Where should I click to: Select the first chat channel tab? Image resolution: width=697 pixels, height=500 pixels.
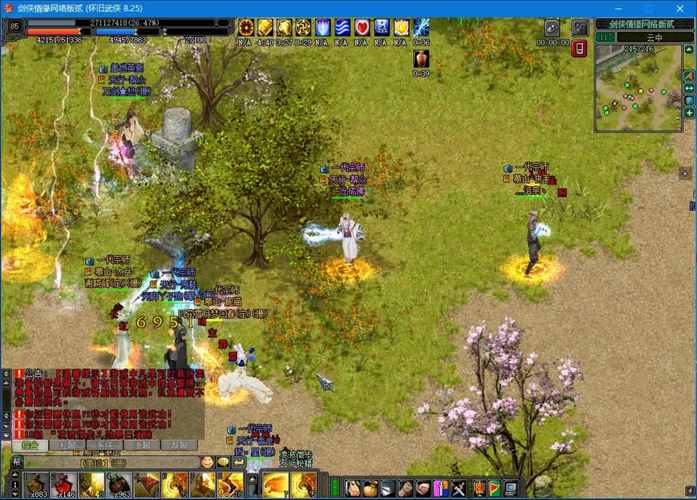point(32,445)
